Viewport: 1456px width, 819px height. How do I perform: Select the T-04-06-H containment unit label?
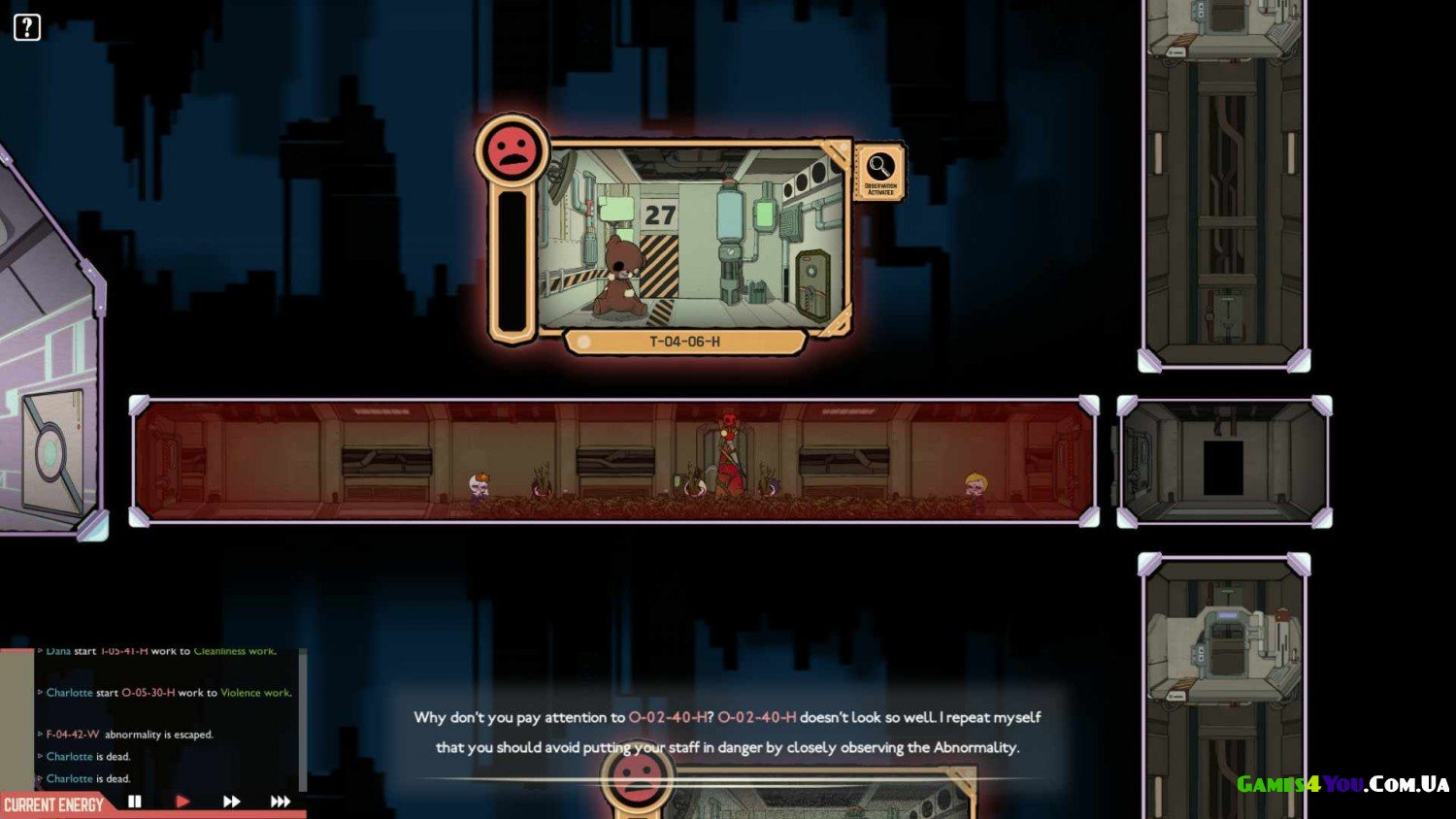684,342
